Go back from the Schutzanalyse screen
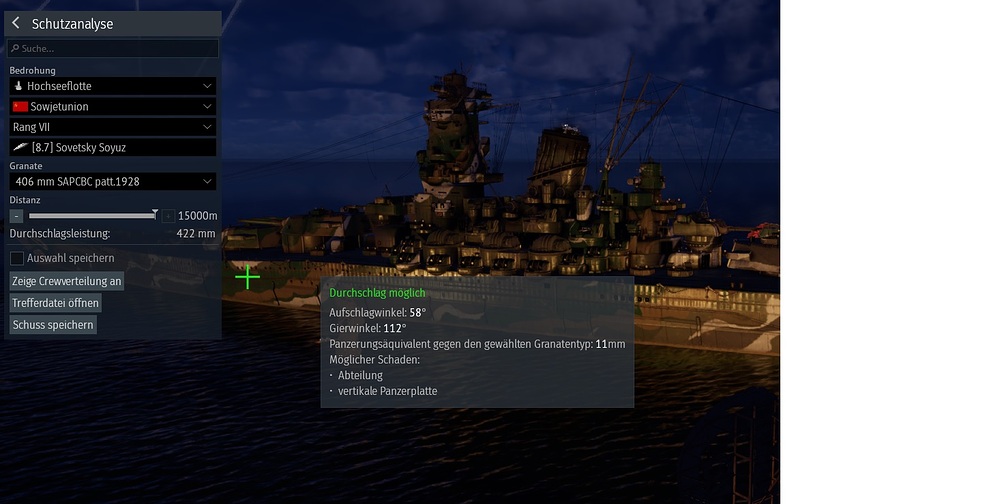 (16, 23)
